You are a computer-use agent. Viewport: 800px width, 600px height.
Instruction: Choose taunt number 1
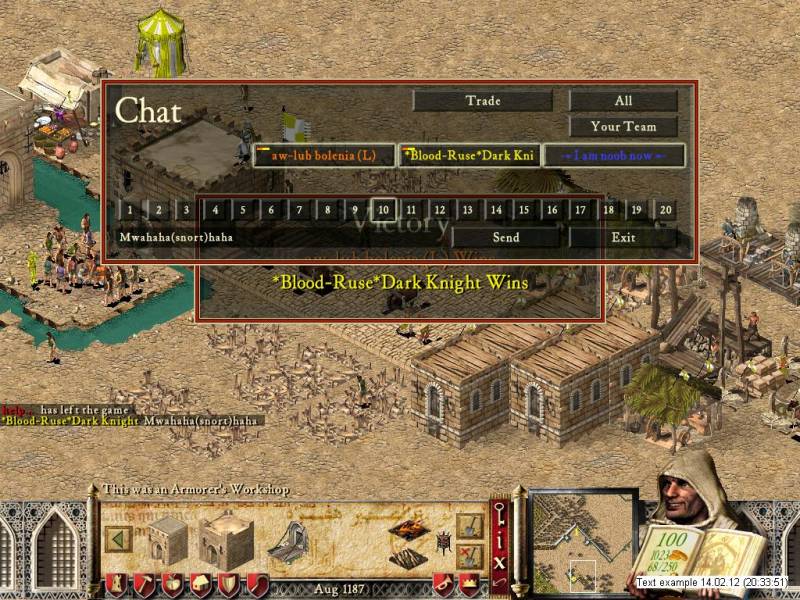[x=129, y=210]
